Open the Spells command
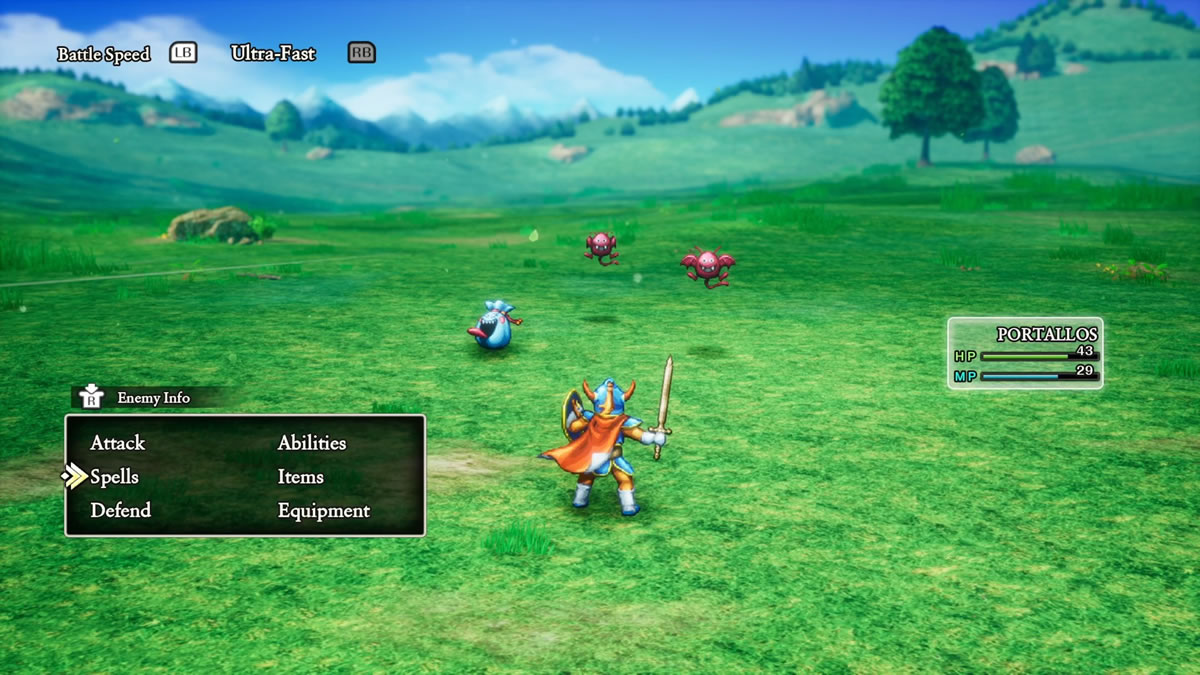This screenshot has height=675, width=1200. pyautogui.click(x=114, y=477)
